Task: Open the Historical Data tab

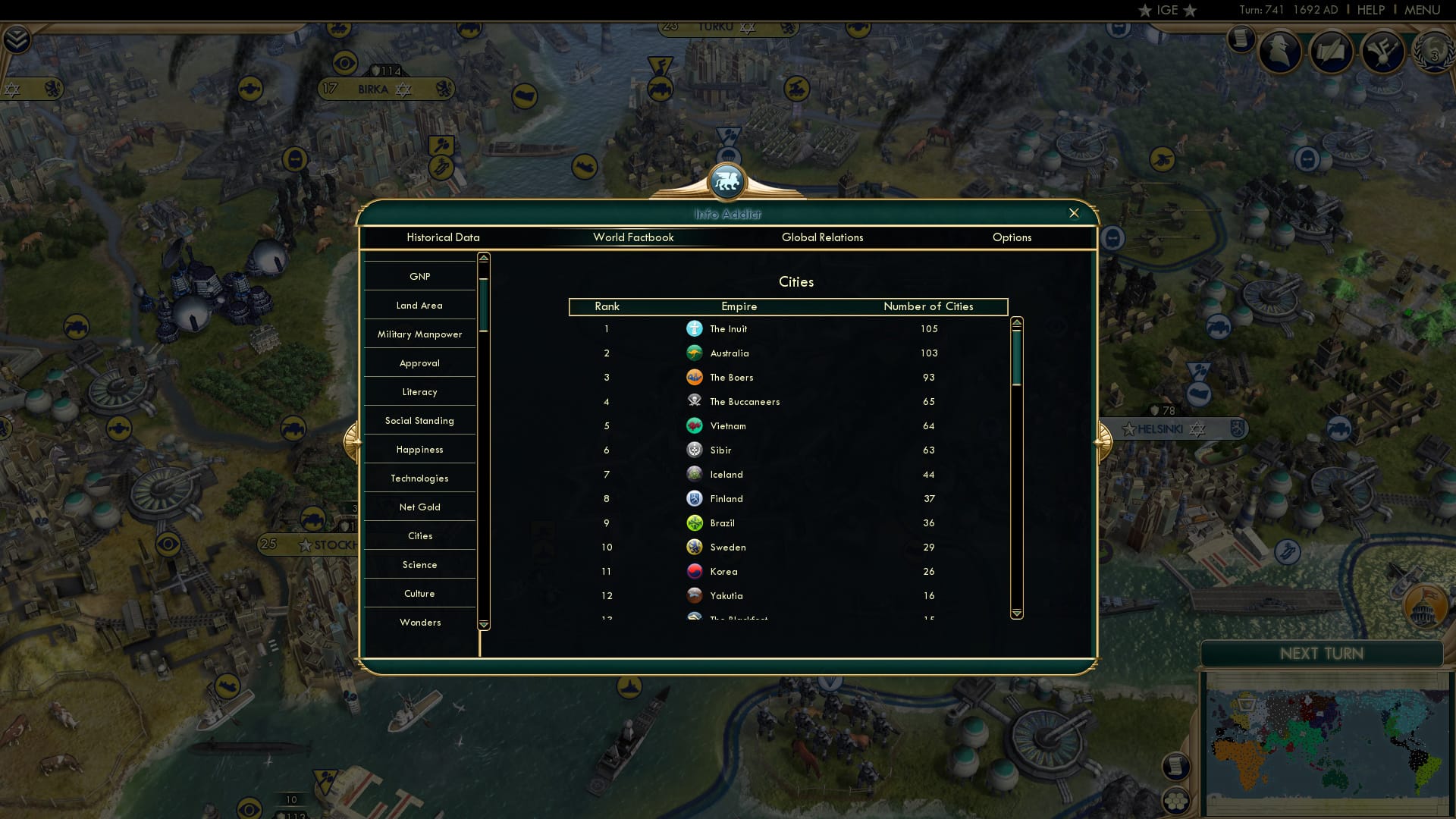Action: (443, 237)
